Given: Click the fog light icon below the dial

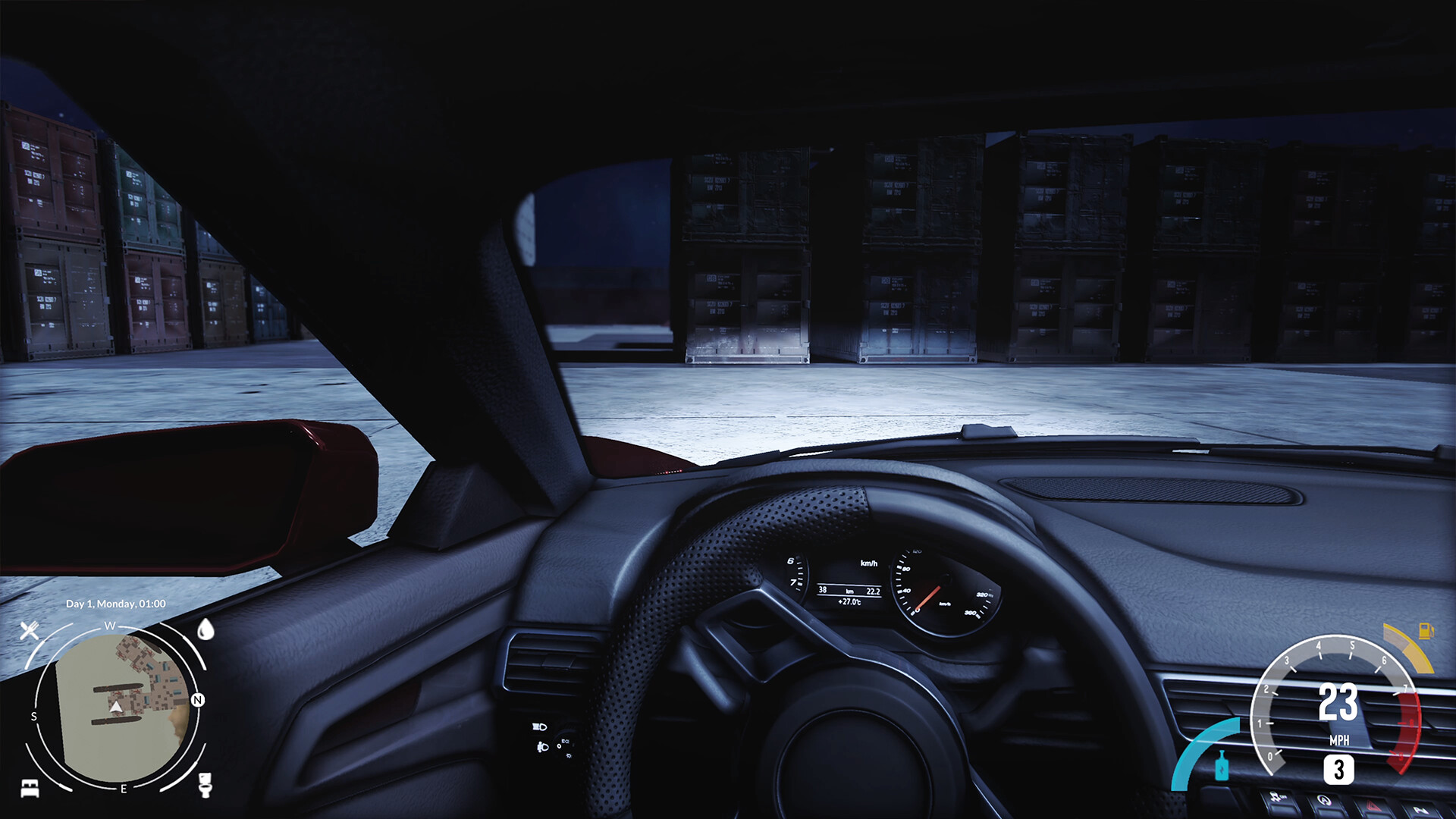Looking at the screenshot, I should 543,747.
